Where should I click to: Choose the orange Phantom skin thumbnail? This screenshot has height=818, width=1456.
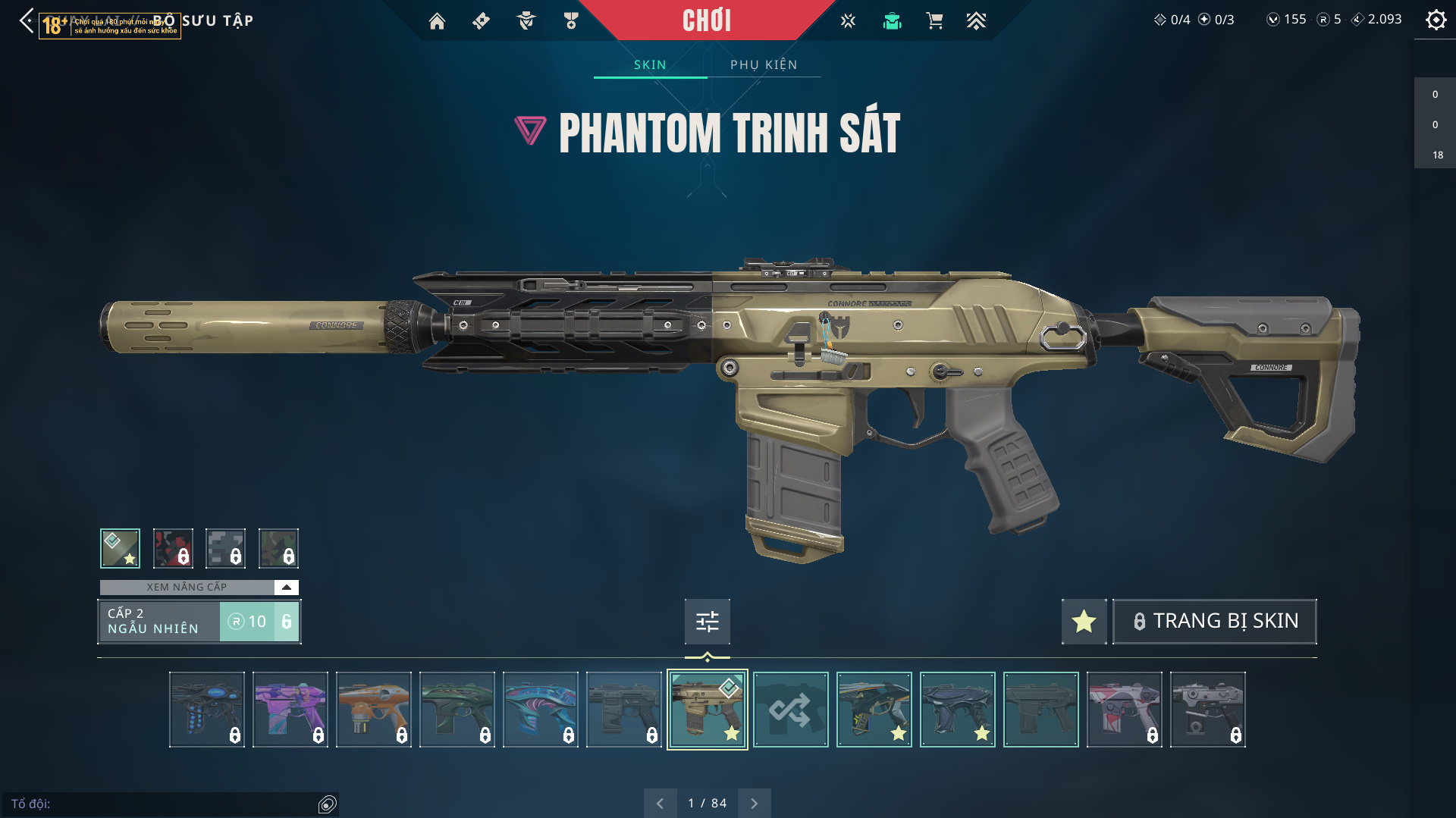coord(374,710)
